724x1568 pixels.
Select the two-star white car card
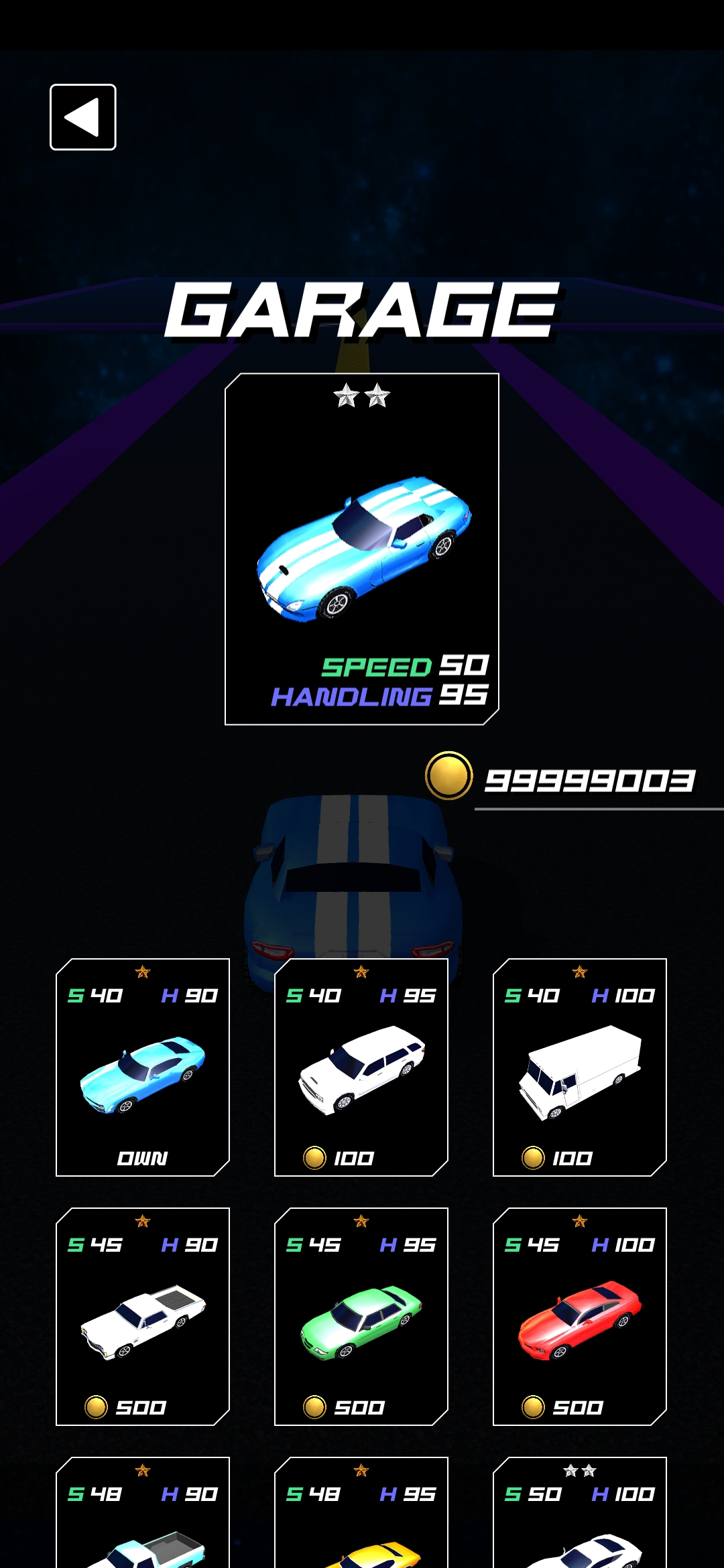click(x=580, y=1521)
